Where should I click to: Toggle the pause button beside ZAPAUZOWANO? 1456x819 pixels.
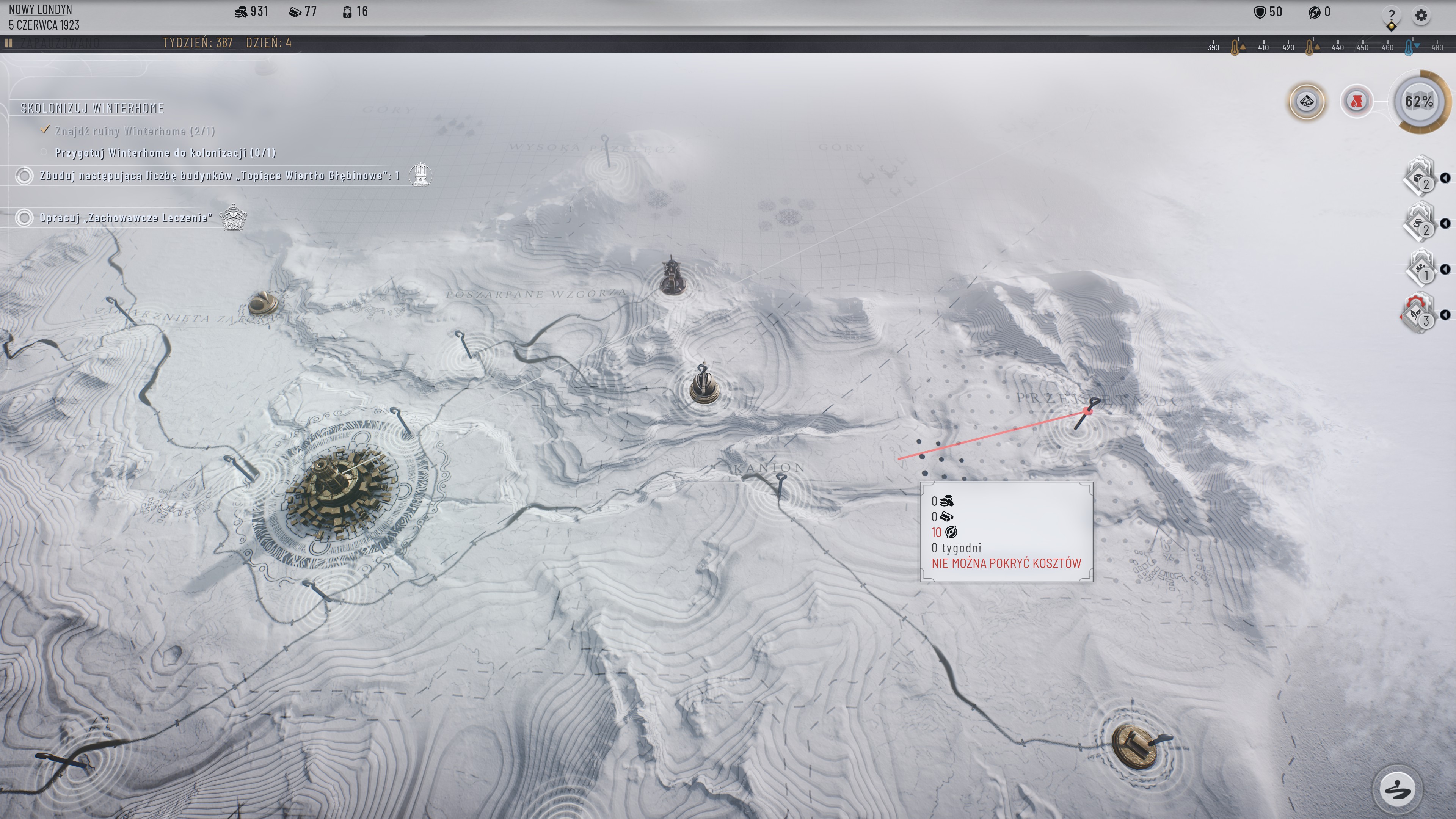pyautogui.click(x=8, y=43)
